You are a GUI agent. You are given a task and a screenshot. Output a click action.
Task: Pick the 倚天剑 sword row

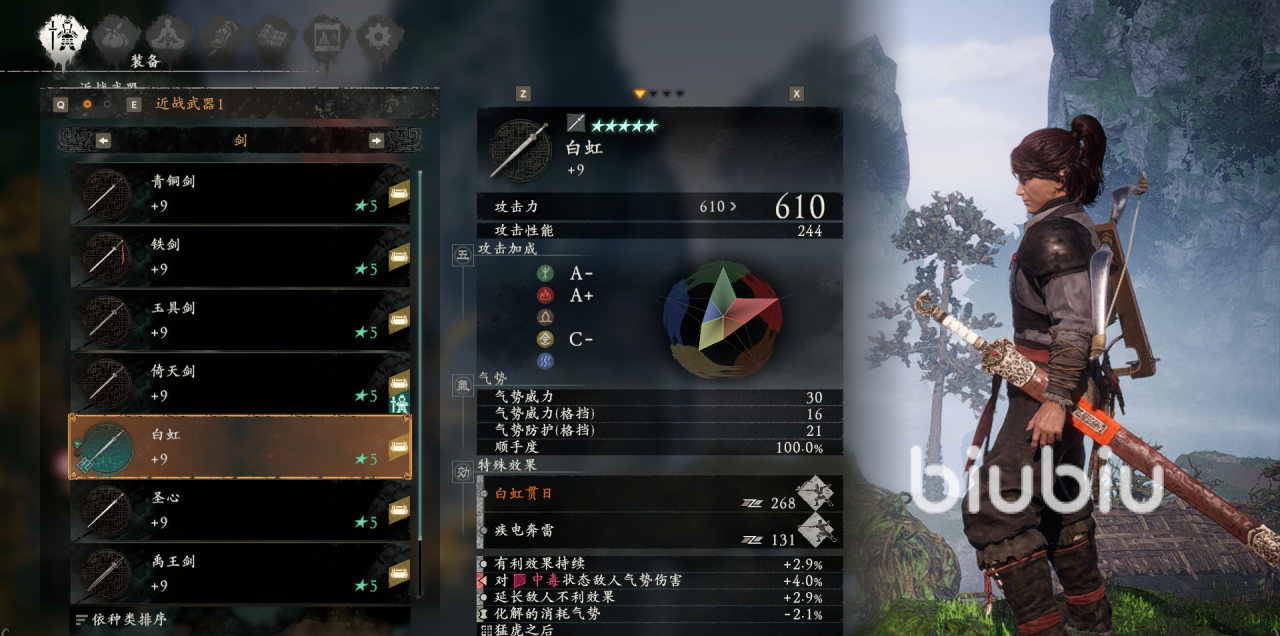pyautogui.click(x=240, y=384)
